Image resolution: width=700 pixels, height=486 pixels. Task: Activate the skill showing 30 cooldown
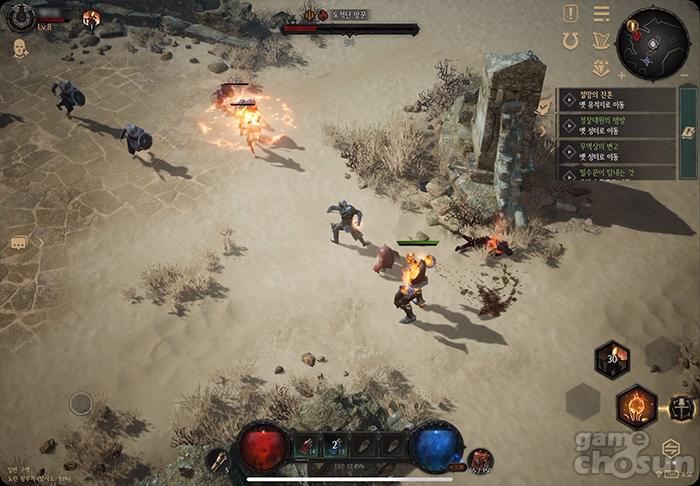612,360
